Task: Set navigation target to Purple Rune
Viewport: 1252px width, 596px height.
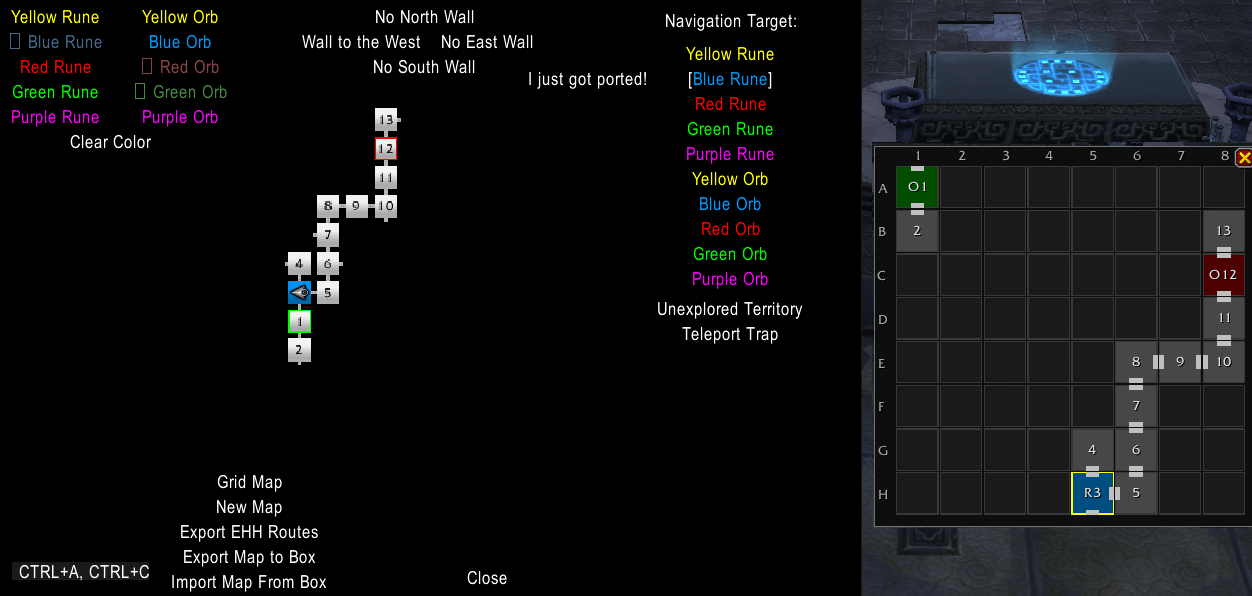Action: tap(730, 154)
